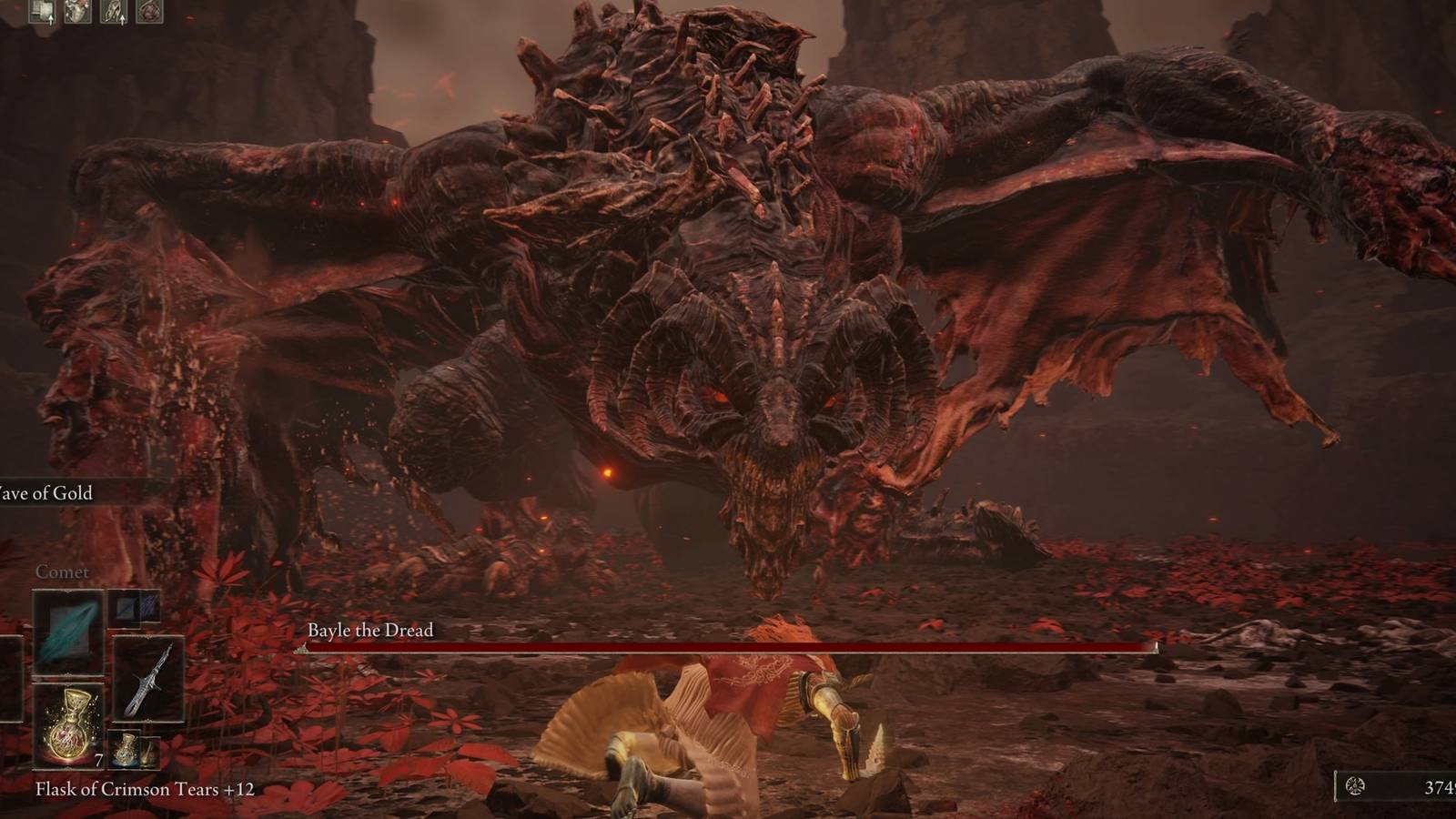Click the equipped sword armament icon
The width and height of the screenshot is (1456, 819).
coord(148,681)
